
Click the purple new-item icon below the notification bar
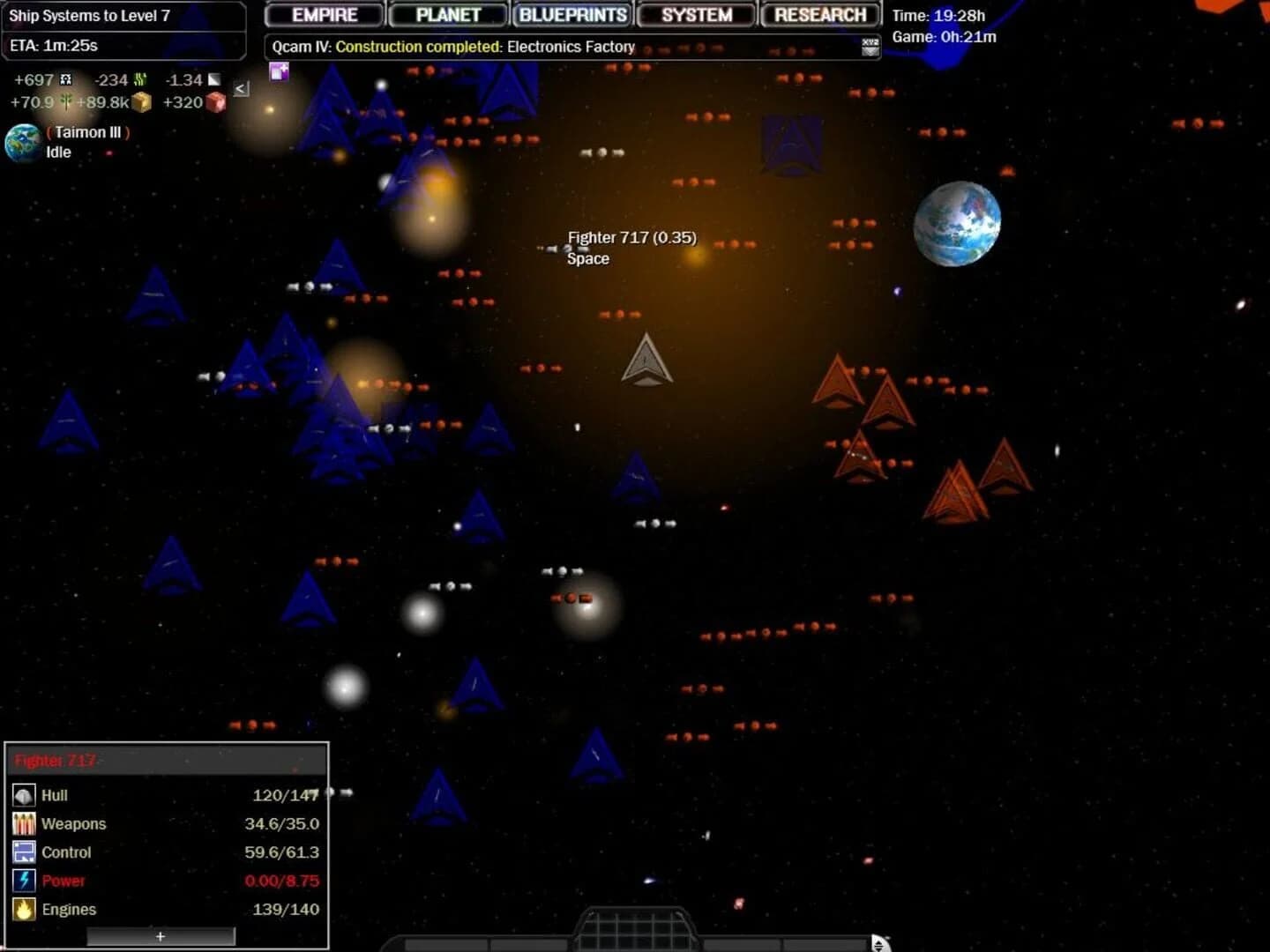pyautogui.click(x=280, y=72)
